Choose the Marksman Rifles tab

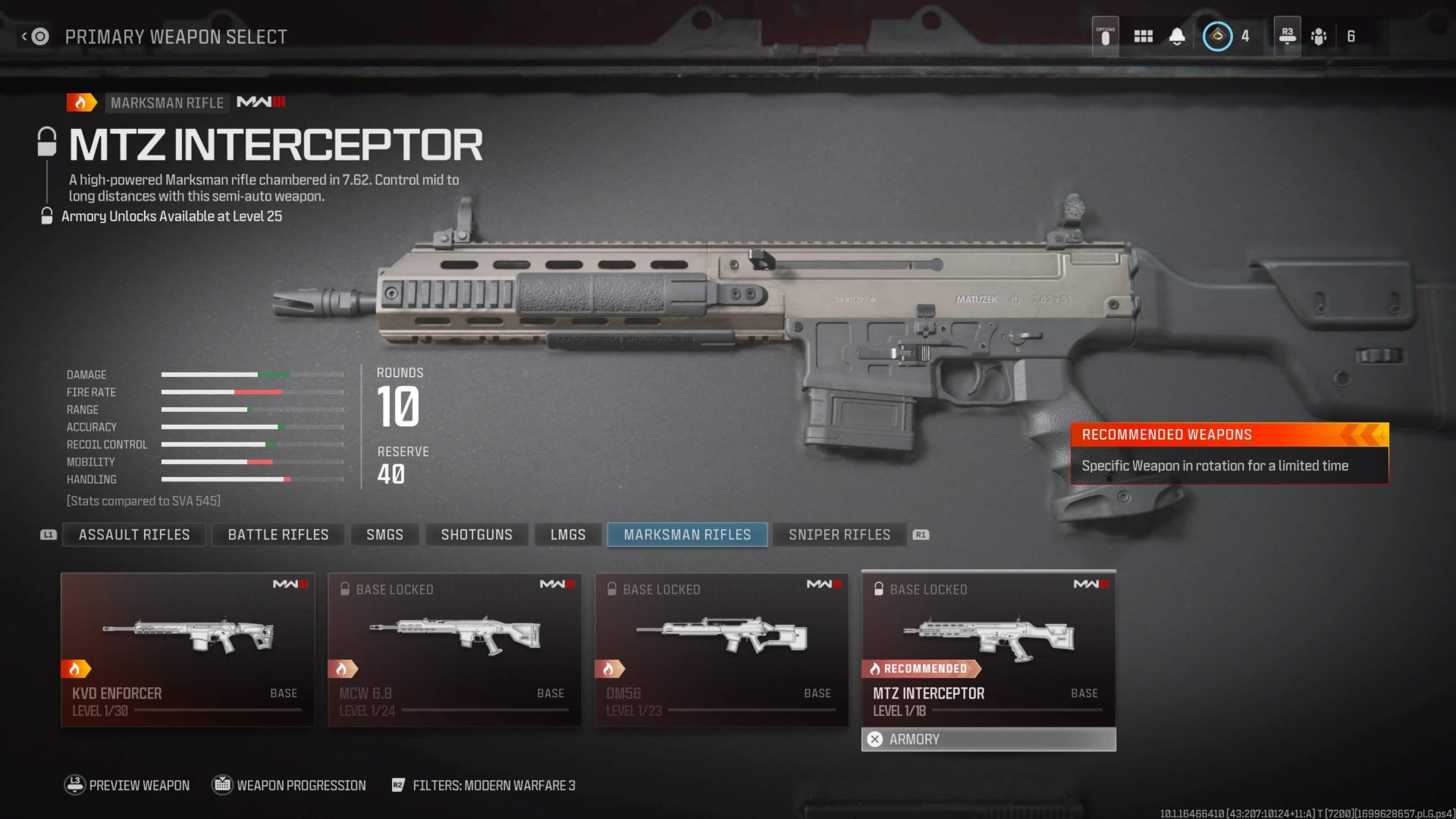(x=687, y=535)
